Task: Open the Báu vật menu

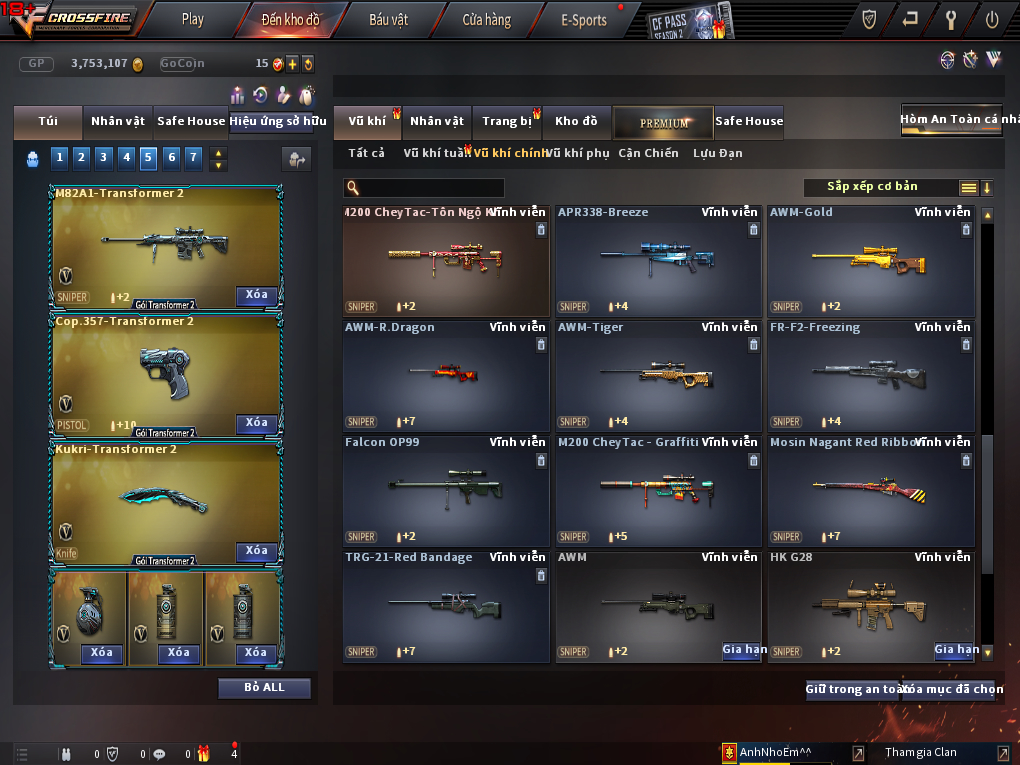Action: [x=389, y=19]
